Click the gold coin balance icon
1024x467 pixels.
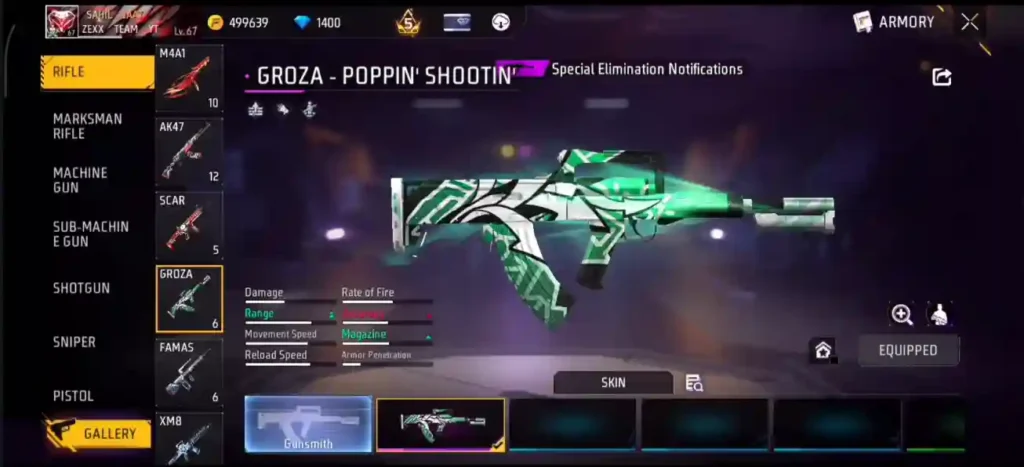[x=215, y=22]
